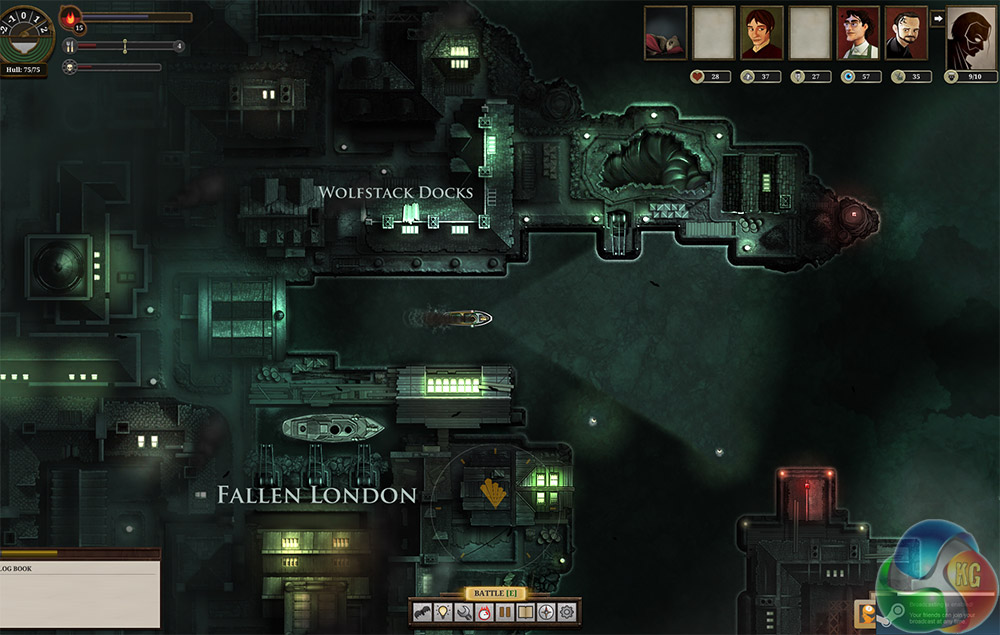Activate the flaming clock full-power button
This screenshot has height=635, width=1000.
point(485,612)
